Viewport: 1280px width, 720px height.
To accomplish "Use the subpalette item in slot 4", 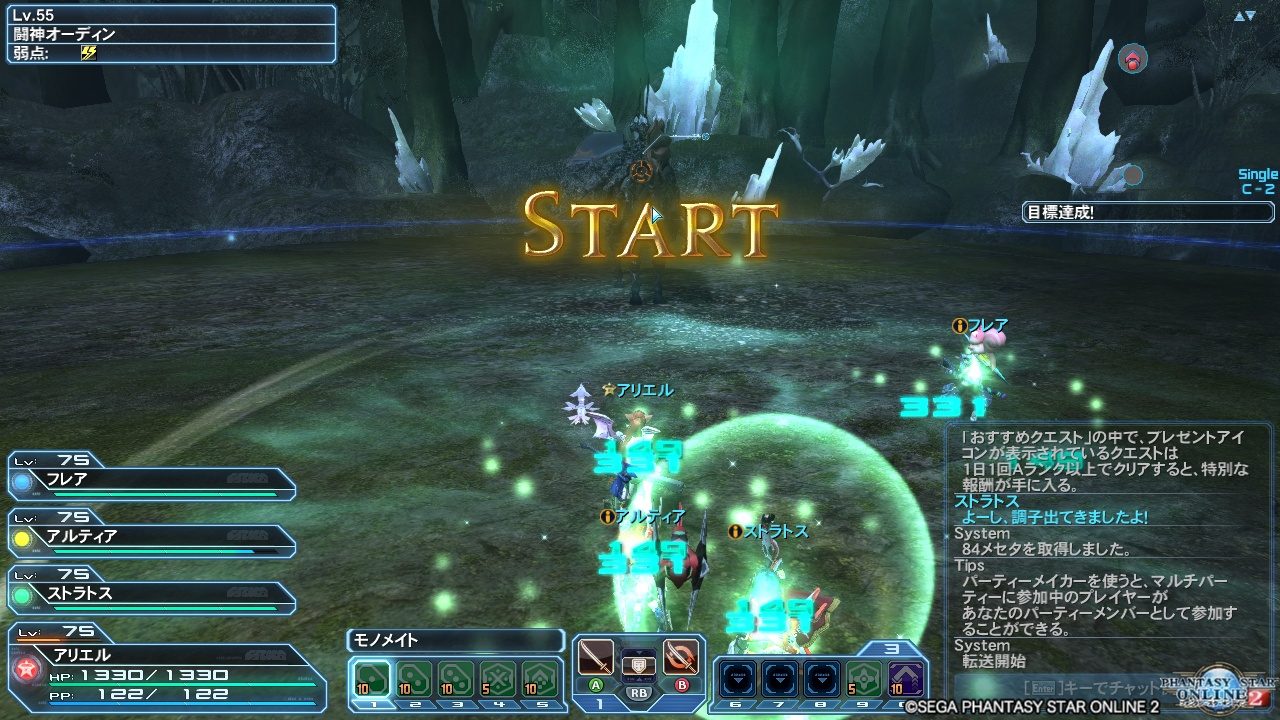I will 498,679.
